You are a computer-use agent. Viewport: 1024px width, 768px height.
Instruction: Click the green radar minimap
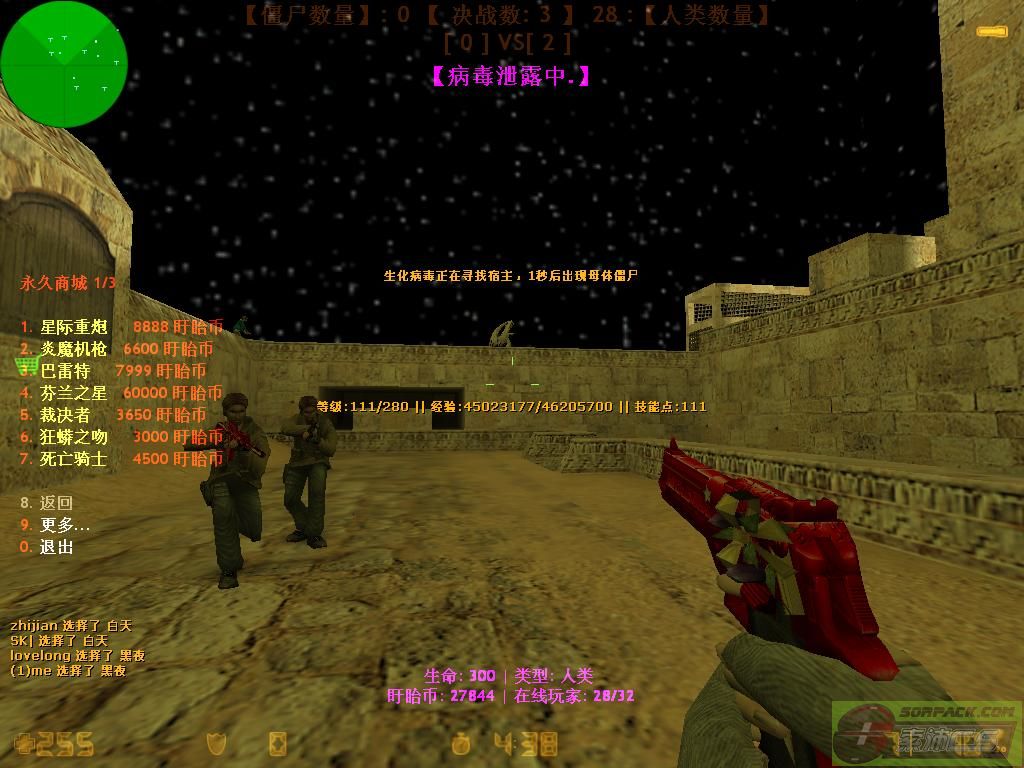(64, 64)
